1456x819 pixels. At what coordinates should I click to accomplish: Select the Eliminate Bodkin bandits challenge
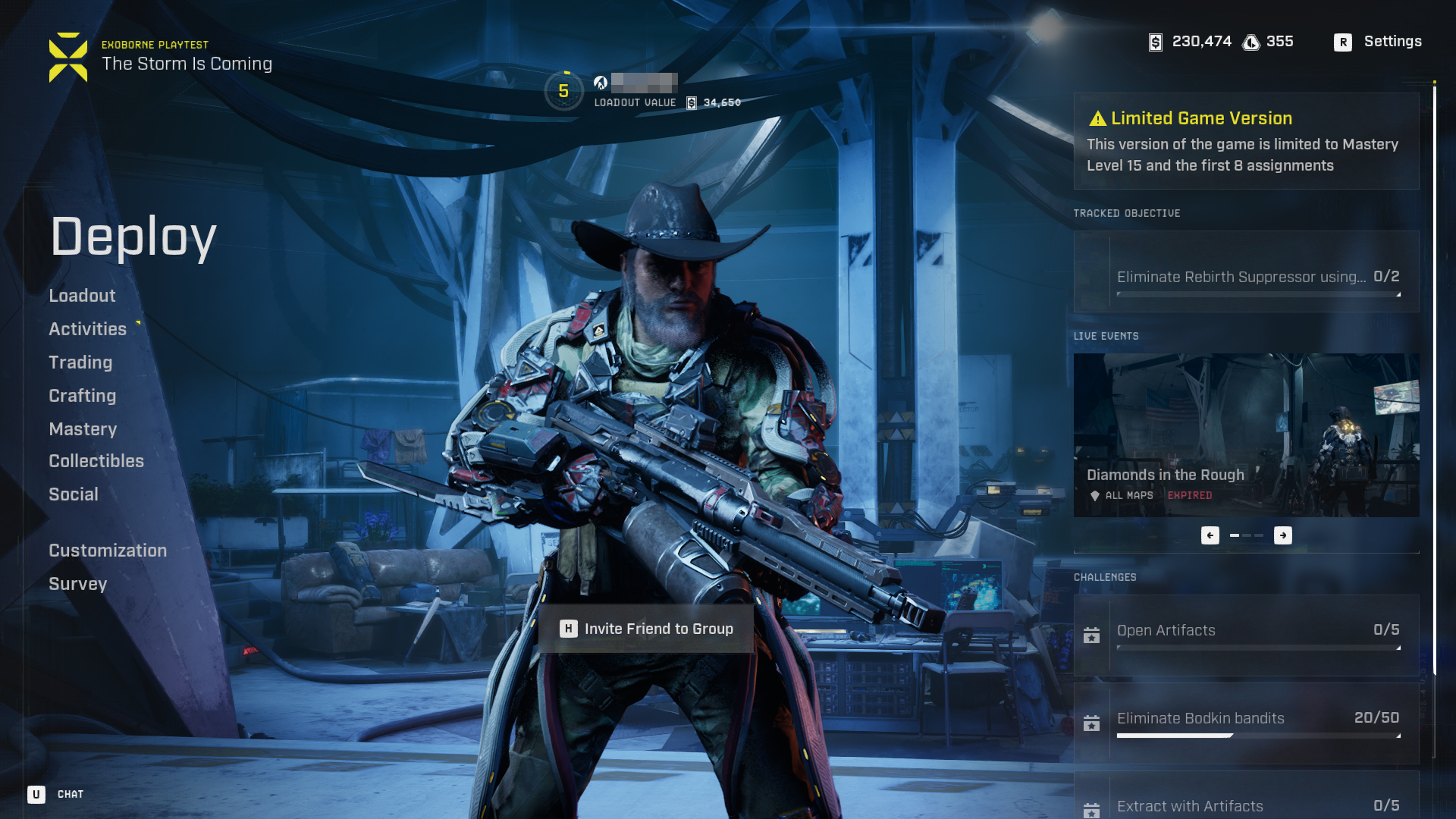(x=1246, y=723)
